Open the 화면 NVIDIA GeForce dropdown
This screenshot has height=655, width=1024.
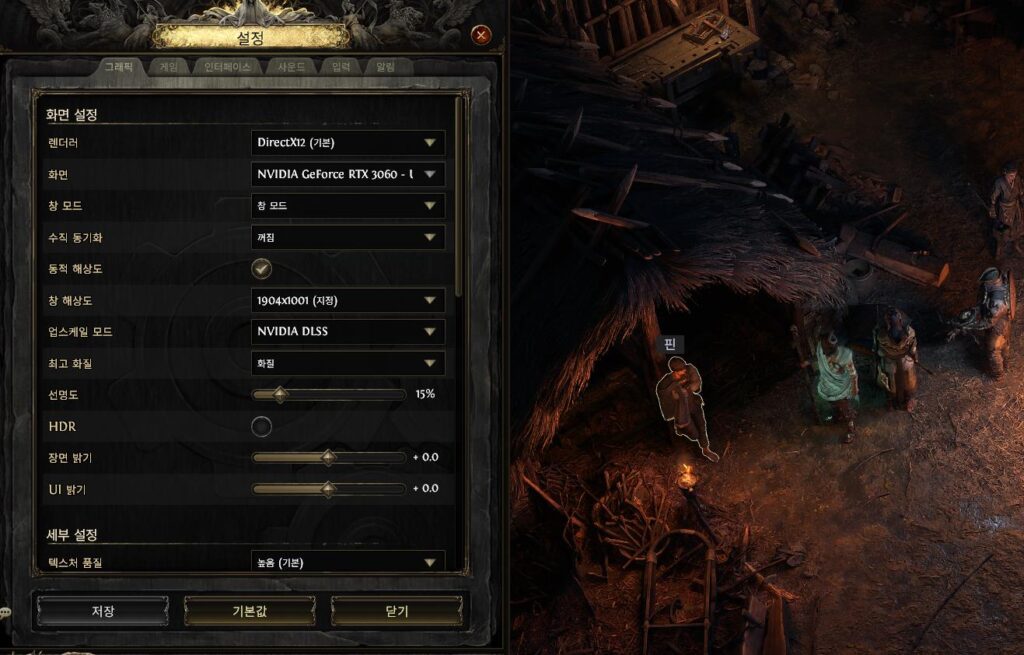347,175
